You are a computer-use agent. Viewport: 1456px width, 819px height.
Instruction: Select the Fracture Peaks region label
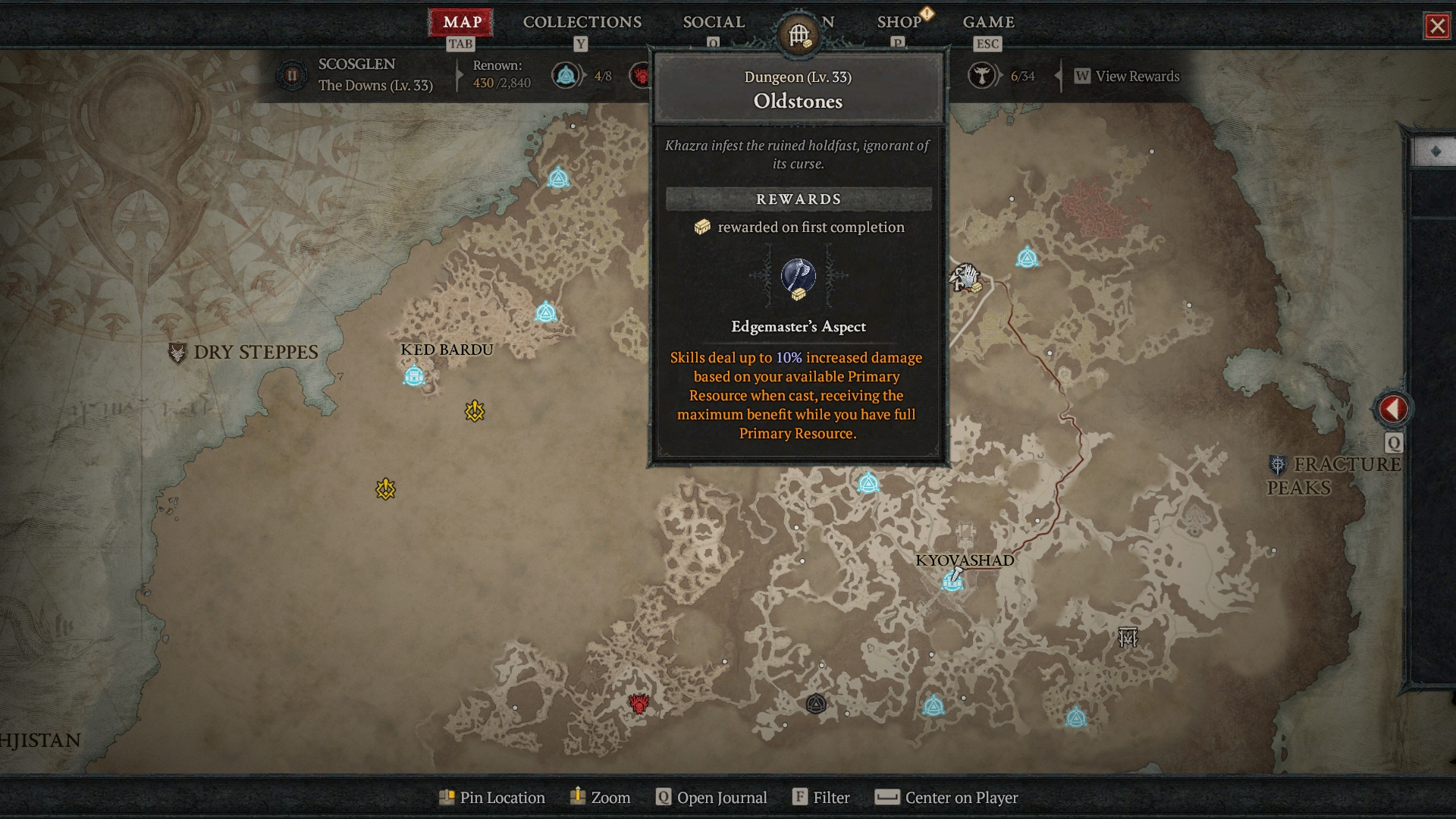pyautogui.click(x=1334, y=475)
